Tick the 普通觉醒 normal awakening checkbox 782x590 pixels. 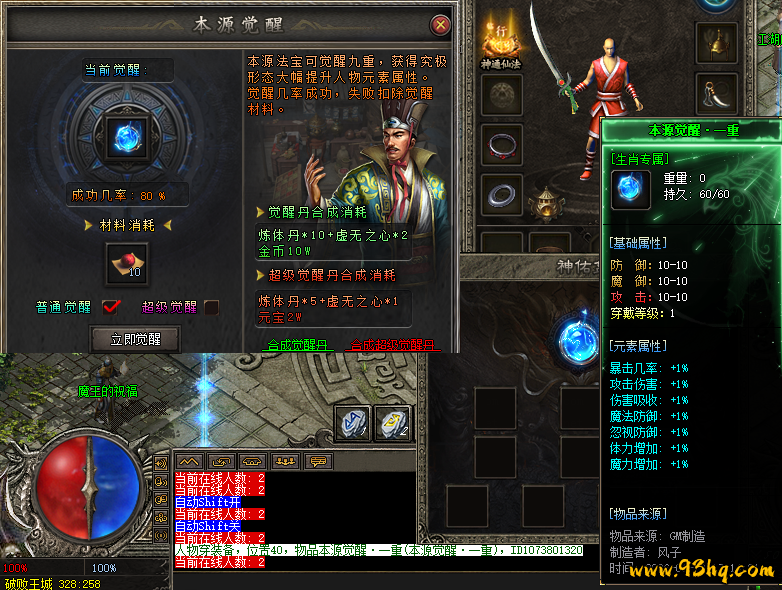(111, 307)
